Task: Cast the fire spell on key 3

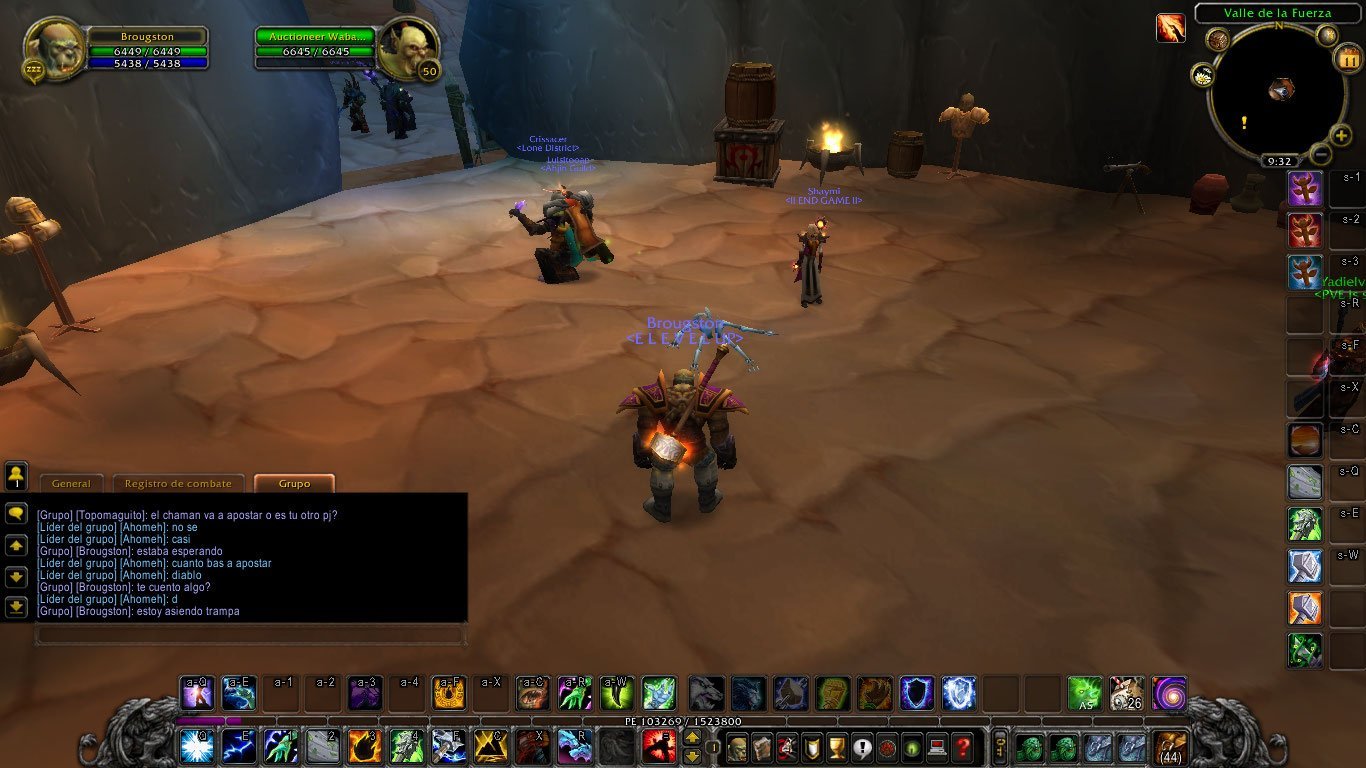Action: click(364, 747)
